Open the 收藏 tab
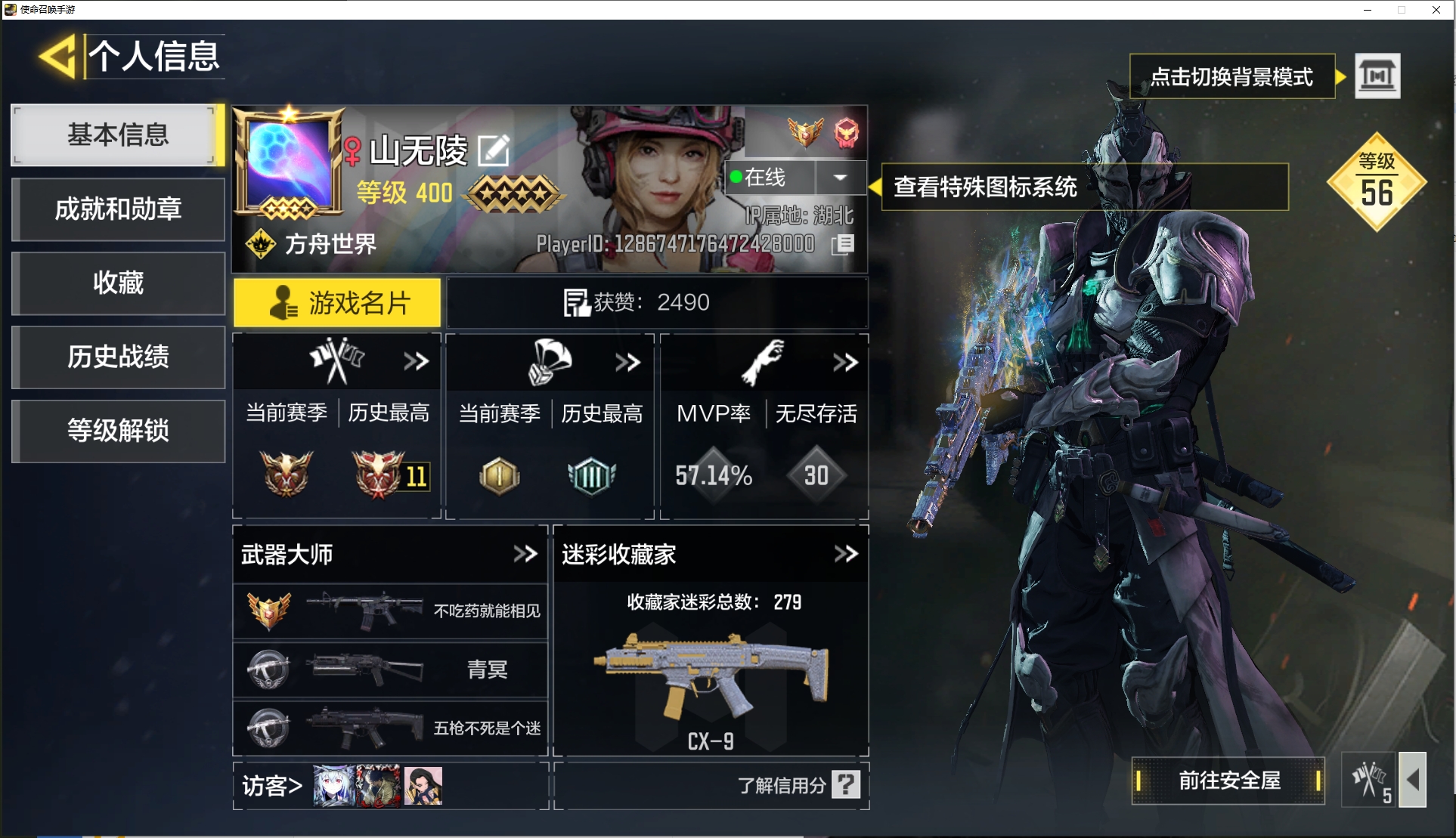 pyautogui.click(x=118, y=283)
